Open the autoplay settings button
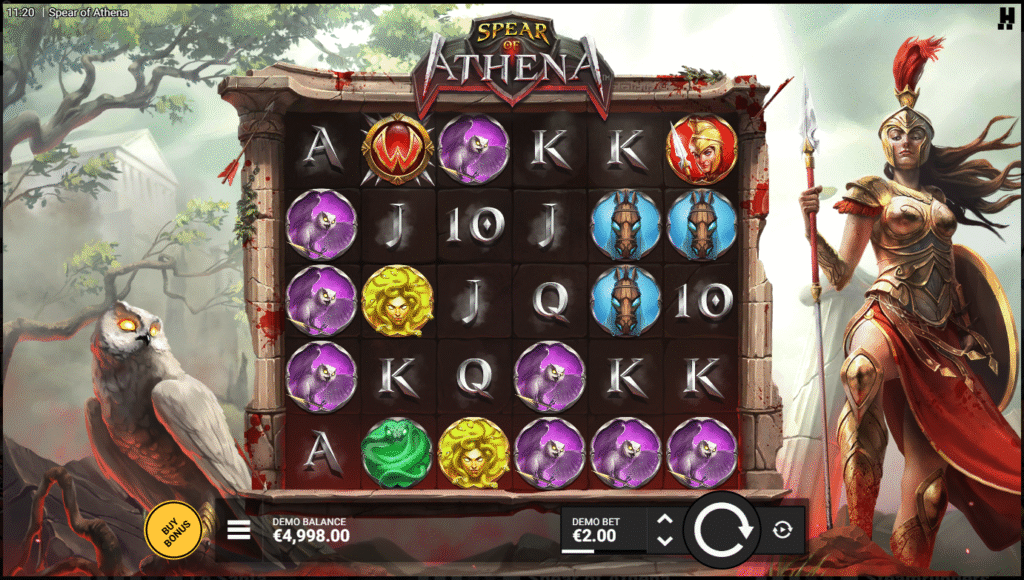1024x580 pixels. [782, 529]
